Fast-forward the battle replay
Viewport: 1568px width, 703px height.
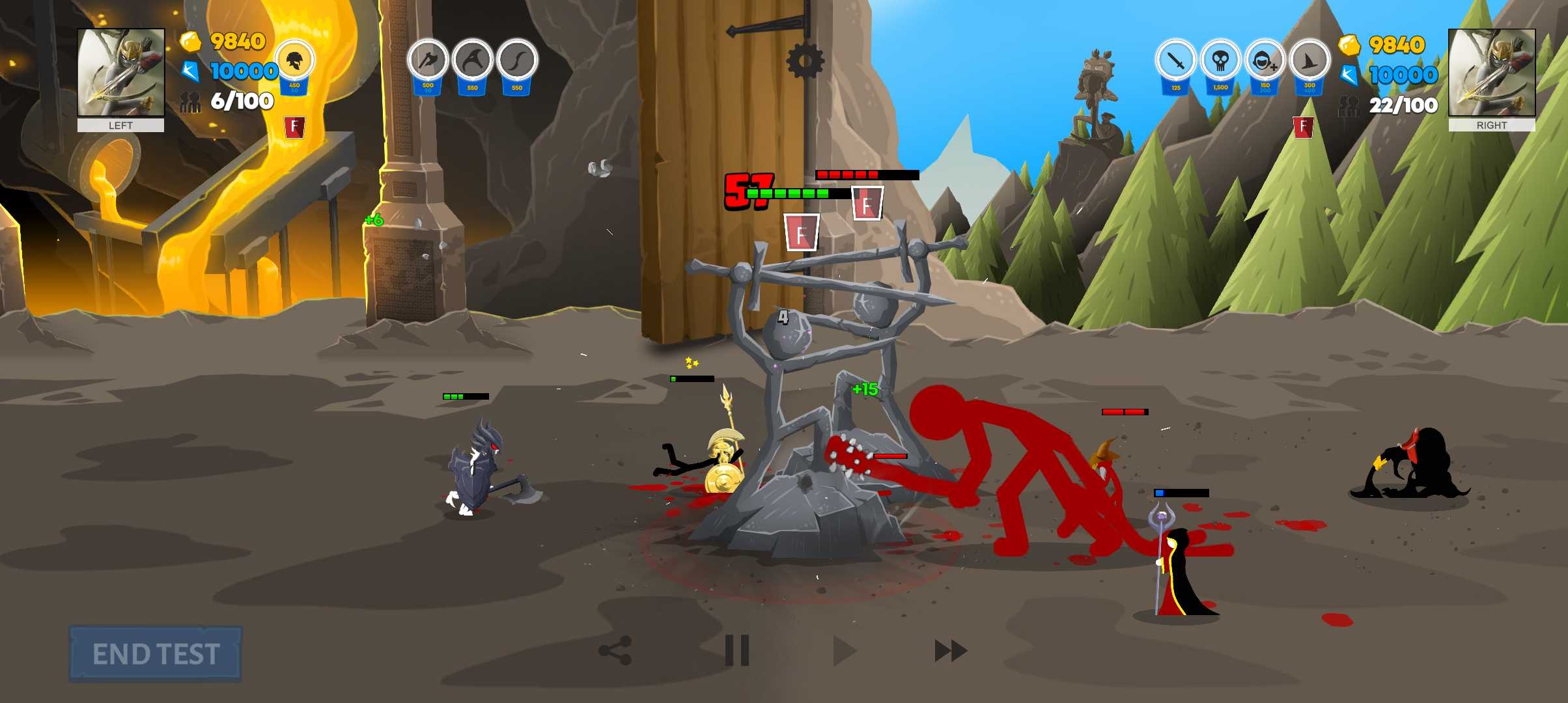[951, 650]
